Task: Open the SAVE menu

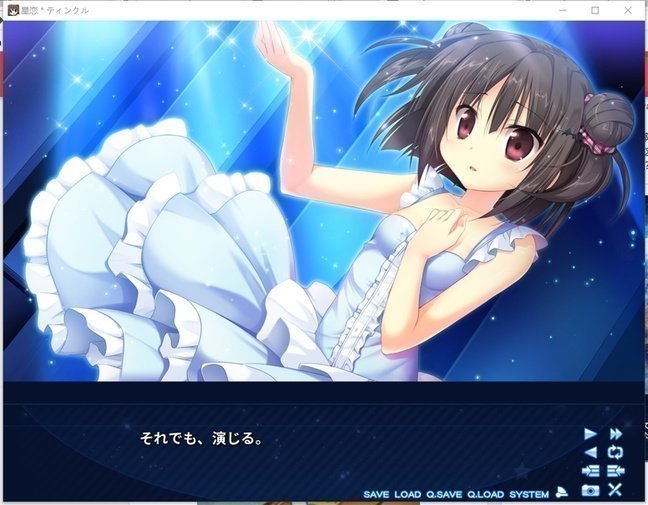Action: coord(376,494)
